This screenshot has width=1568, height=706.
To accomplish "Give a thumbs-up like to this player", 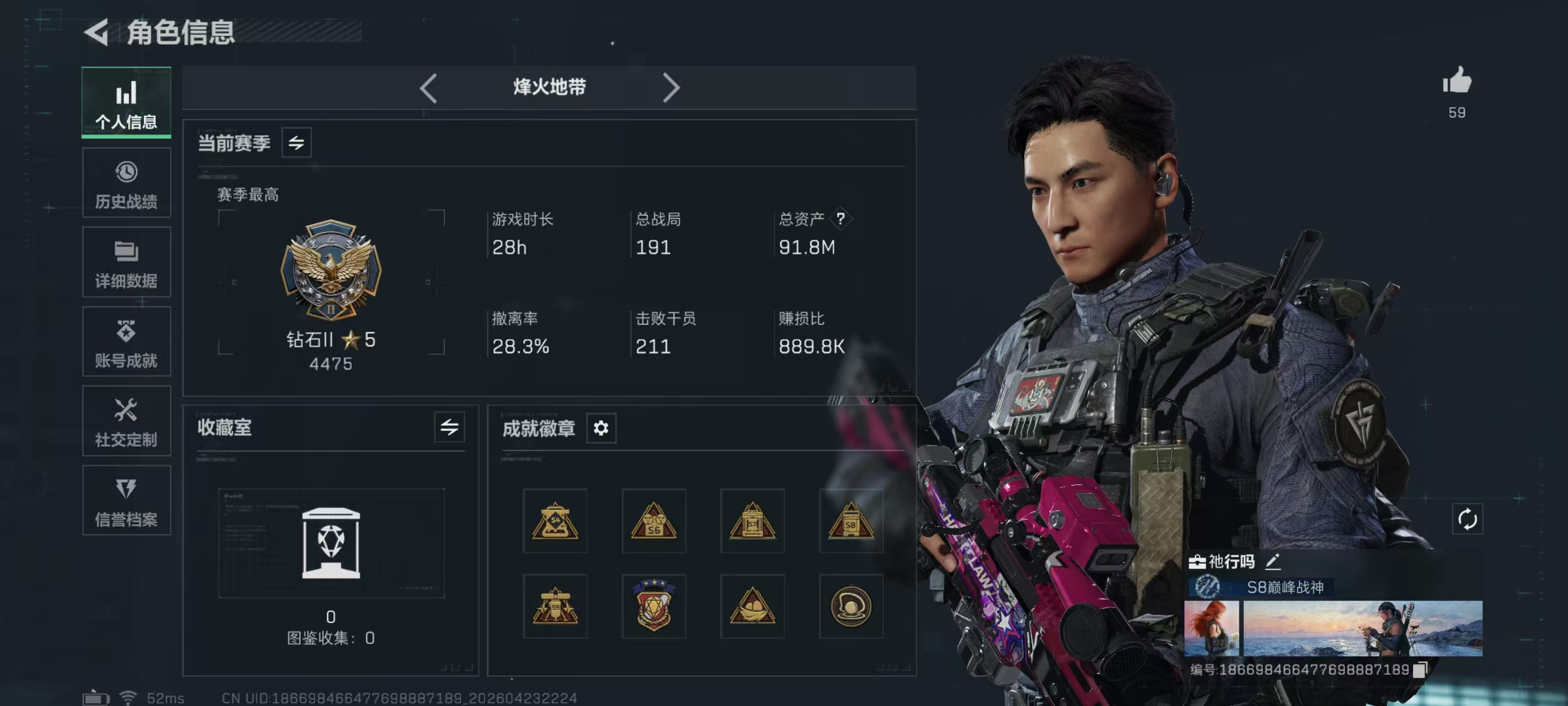I will tap(1457, 81).
